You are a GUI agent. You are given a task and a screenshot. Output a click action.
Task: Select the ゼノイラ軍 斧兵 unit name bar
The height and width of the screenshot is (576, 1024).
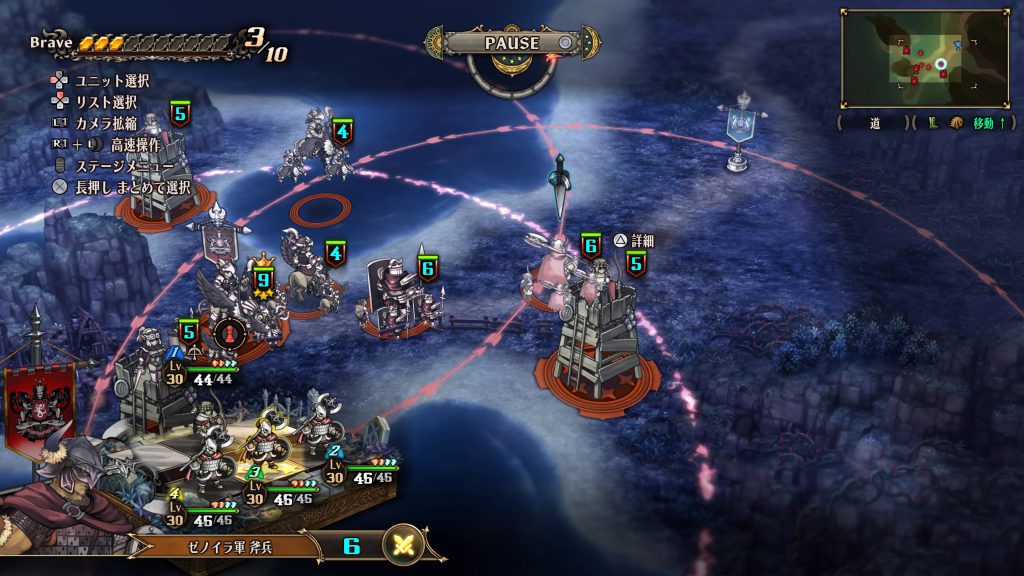click(x=229, y=546)
